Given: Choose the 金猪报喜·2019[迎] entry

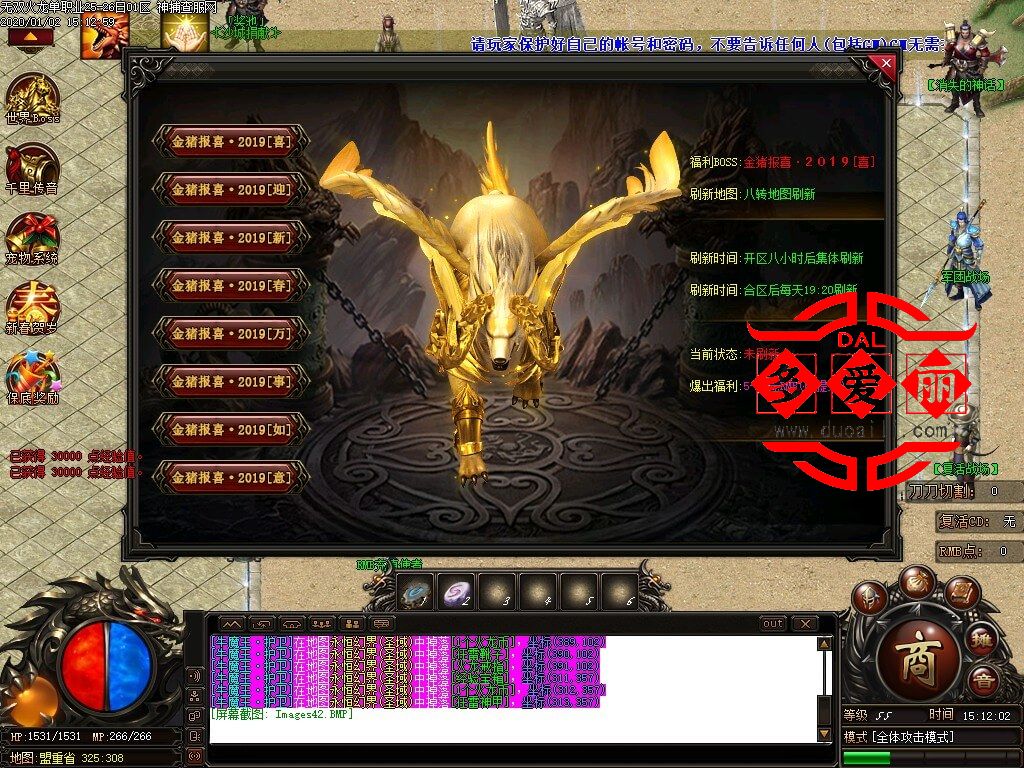Looking at the screenshot, I should coord(231,190).
